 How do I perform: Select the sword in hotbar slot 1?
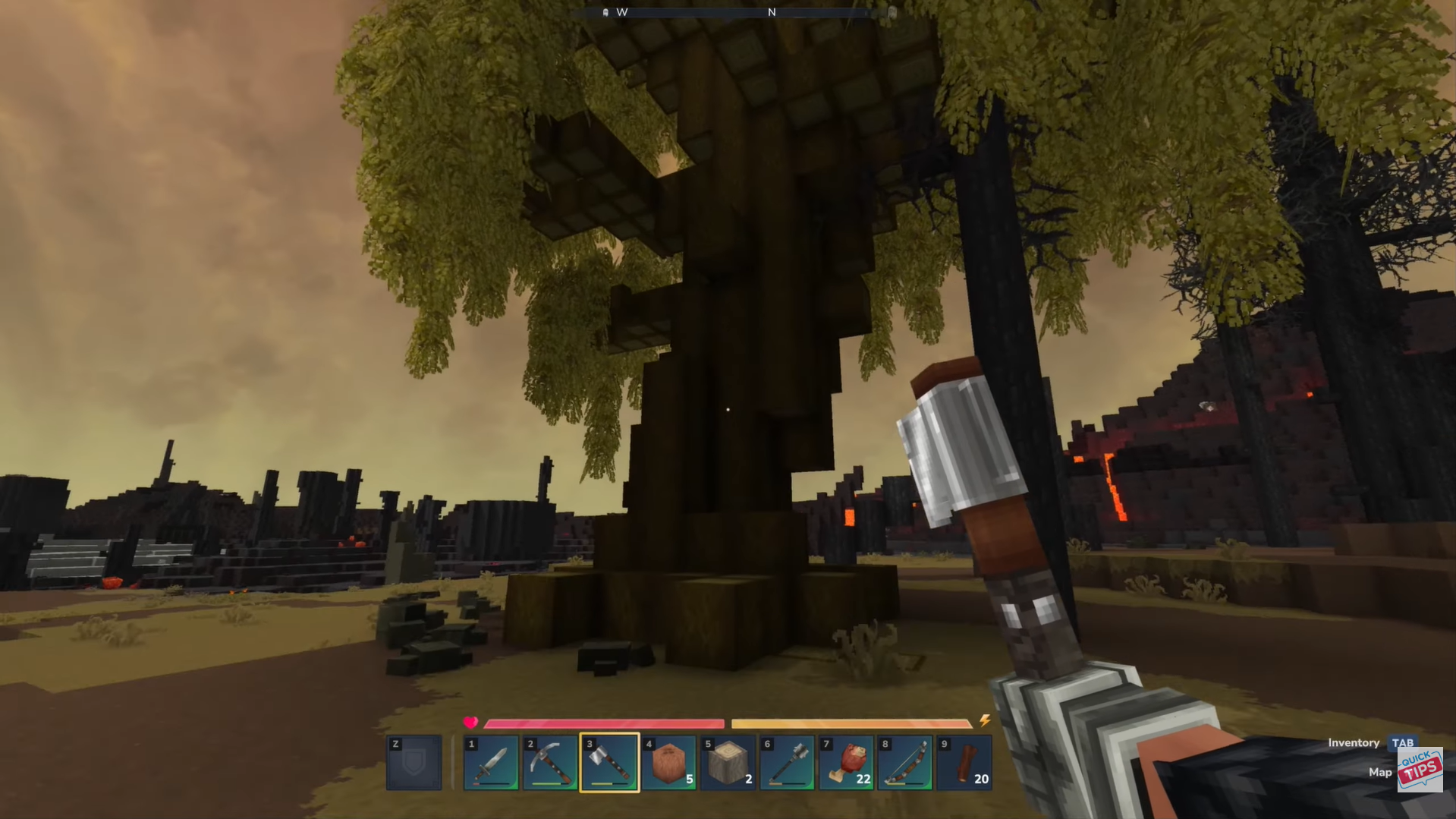coord(491,763)
